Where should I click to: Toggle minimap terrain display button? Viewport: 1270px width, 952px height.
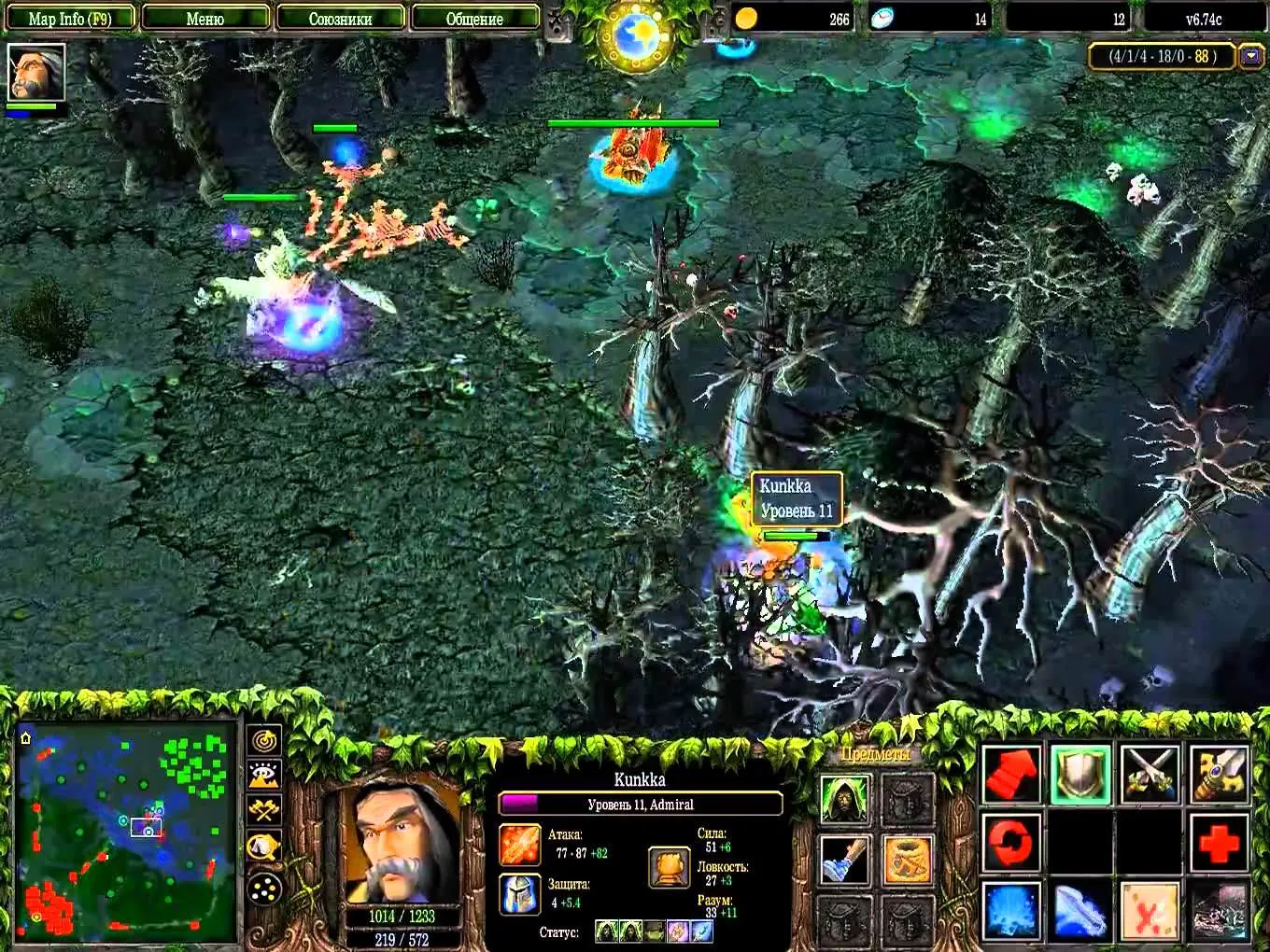(265, 775)
